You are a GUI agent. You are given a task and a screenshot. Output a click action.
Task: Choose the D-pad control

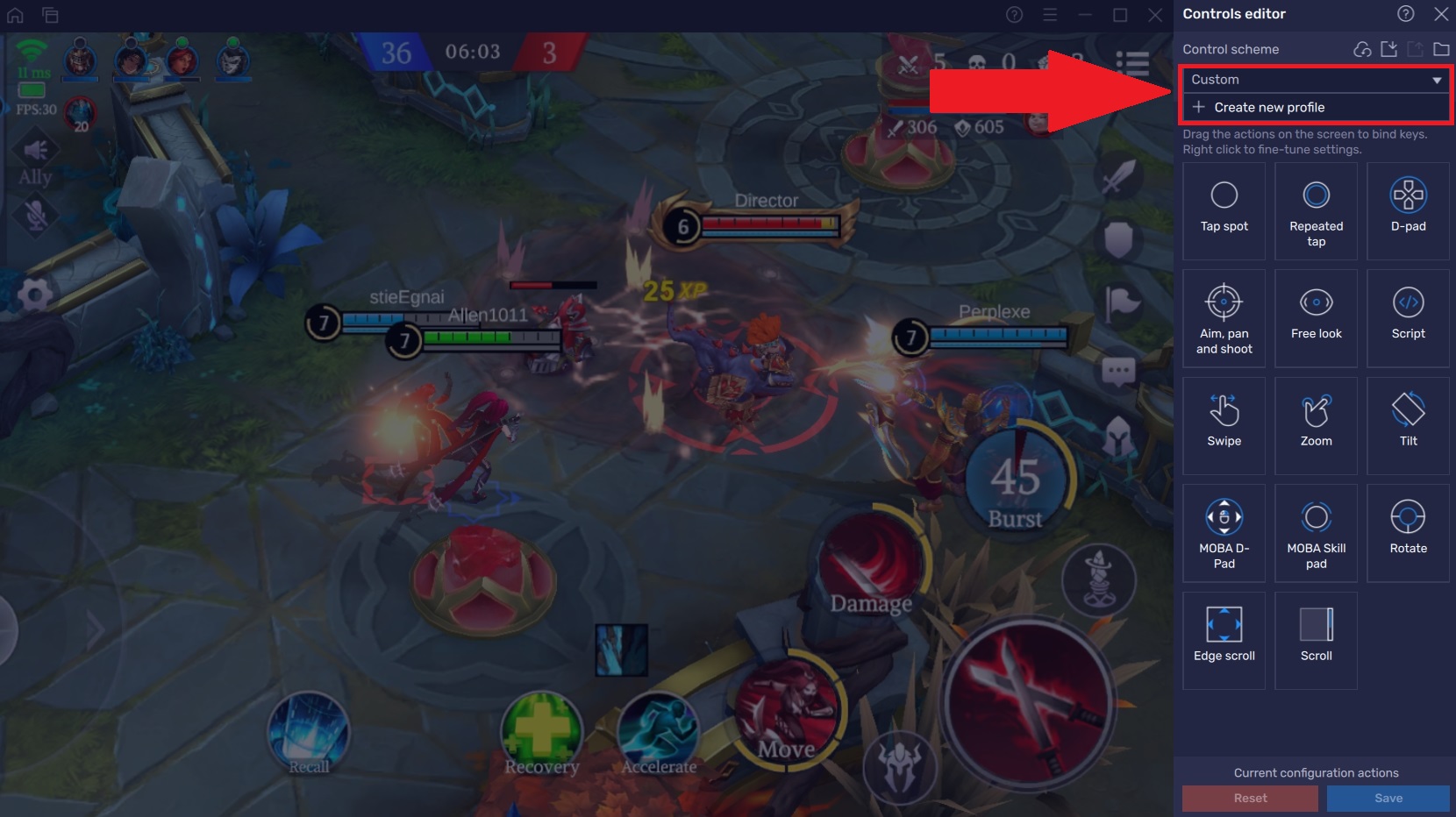point(1408,210)
